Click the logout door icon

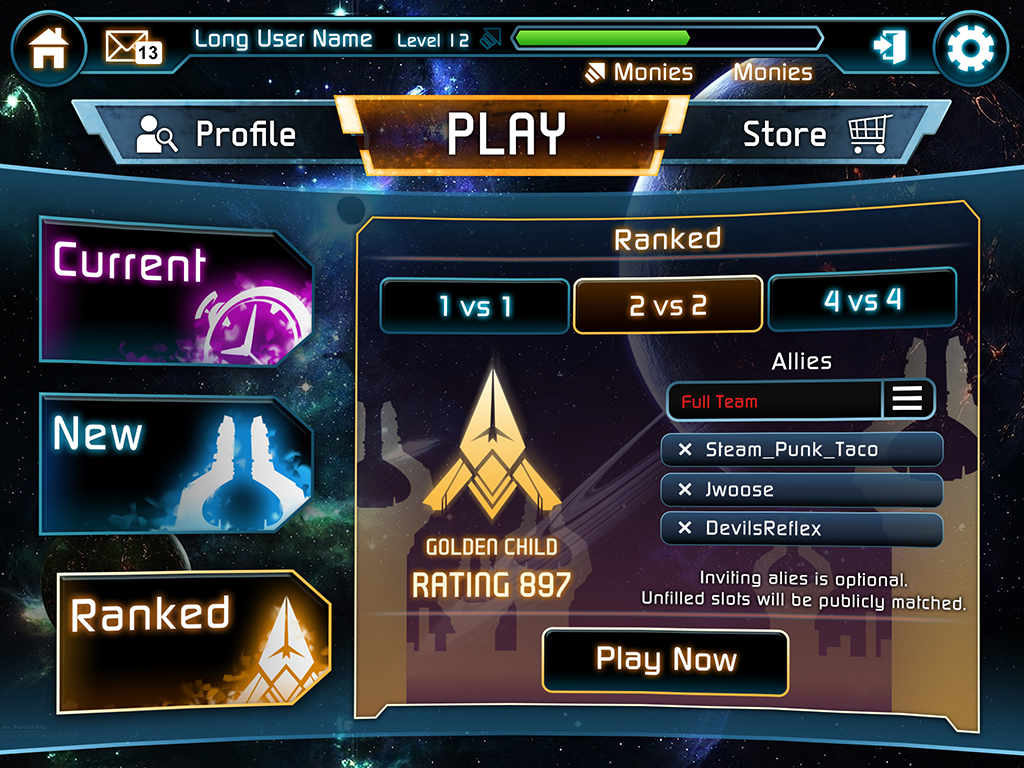(888, 46)
